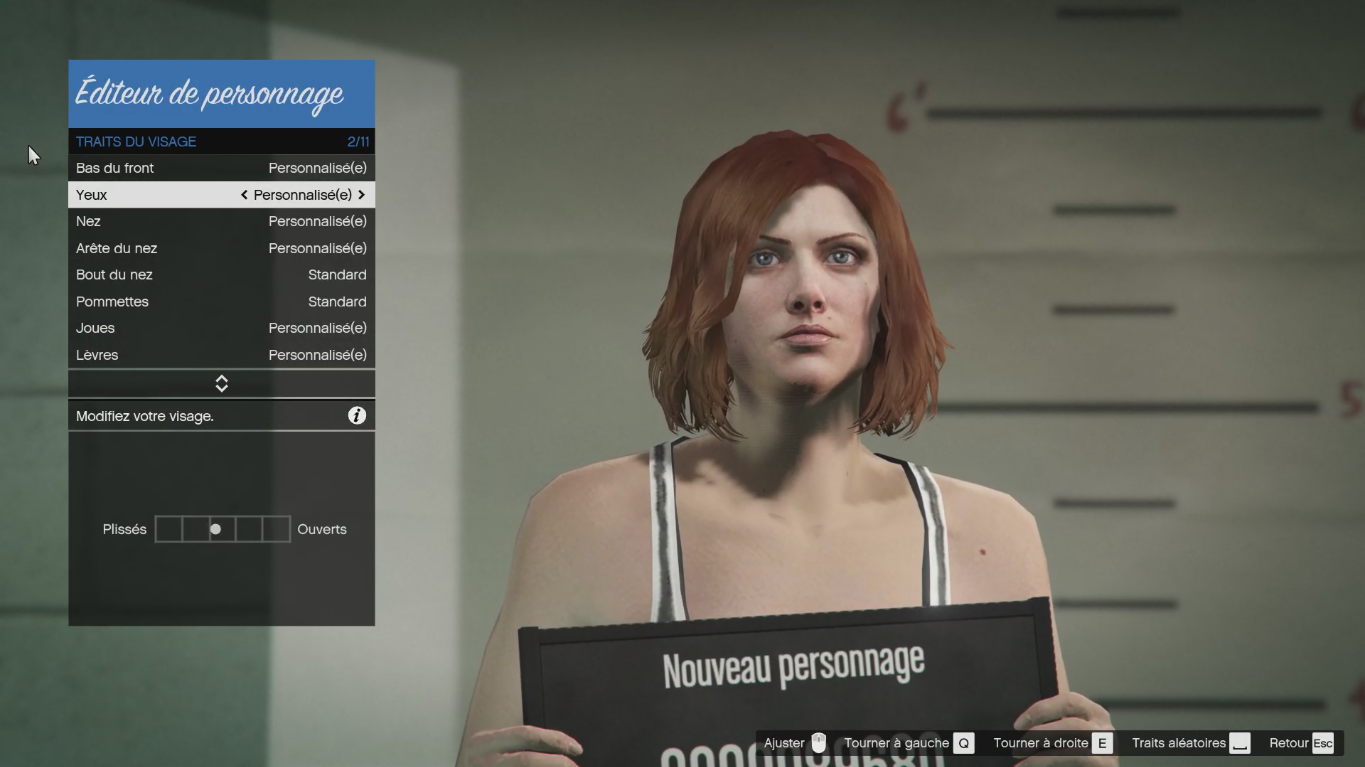Choose the Joues entry
The image size is (1365, 767).
tap(221, 328)
